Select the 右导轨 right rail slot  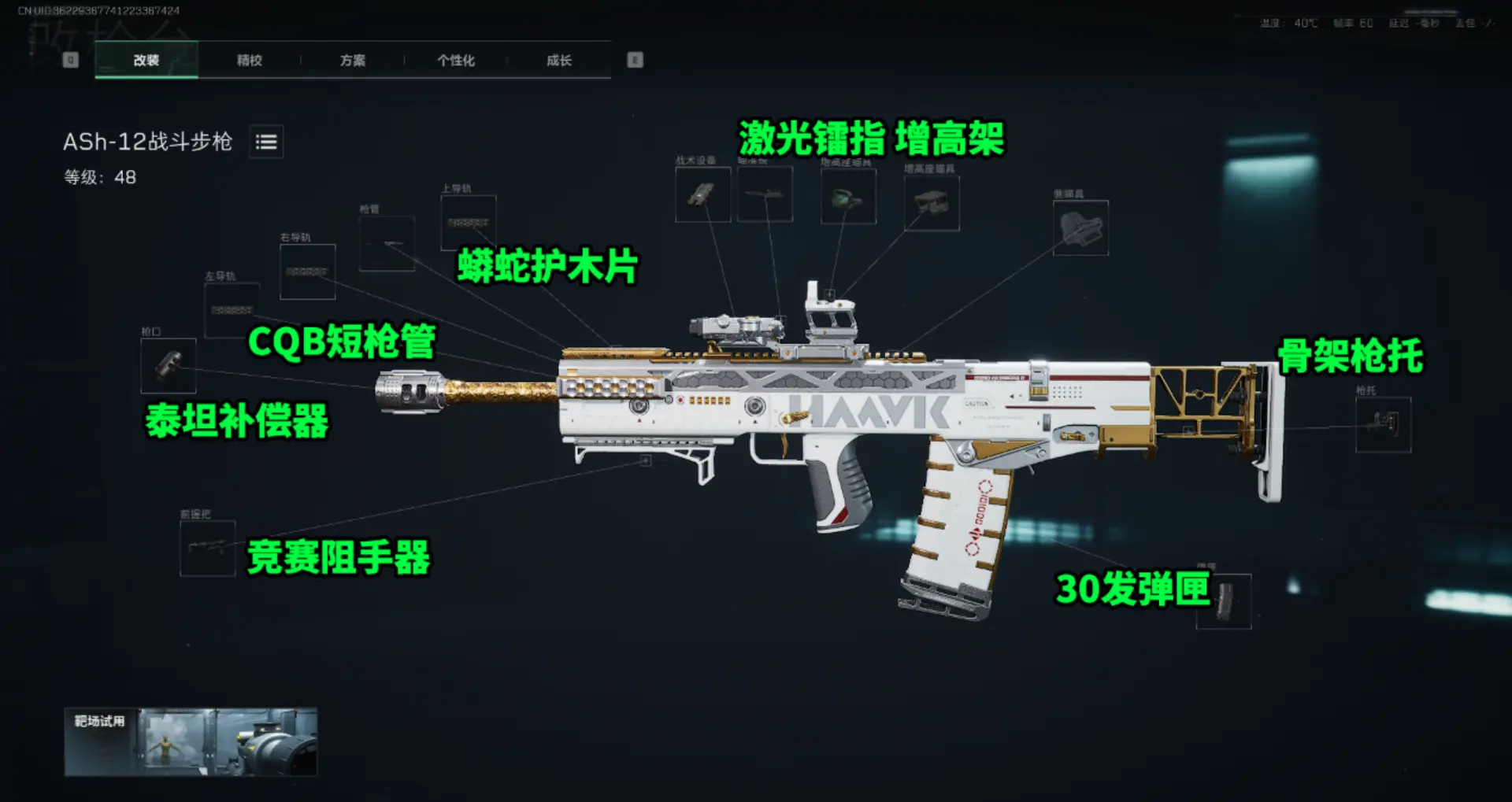[x=307, y=273]
